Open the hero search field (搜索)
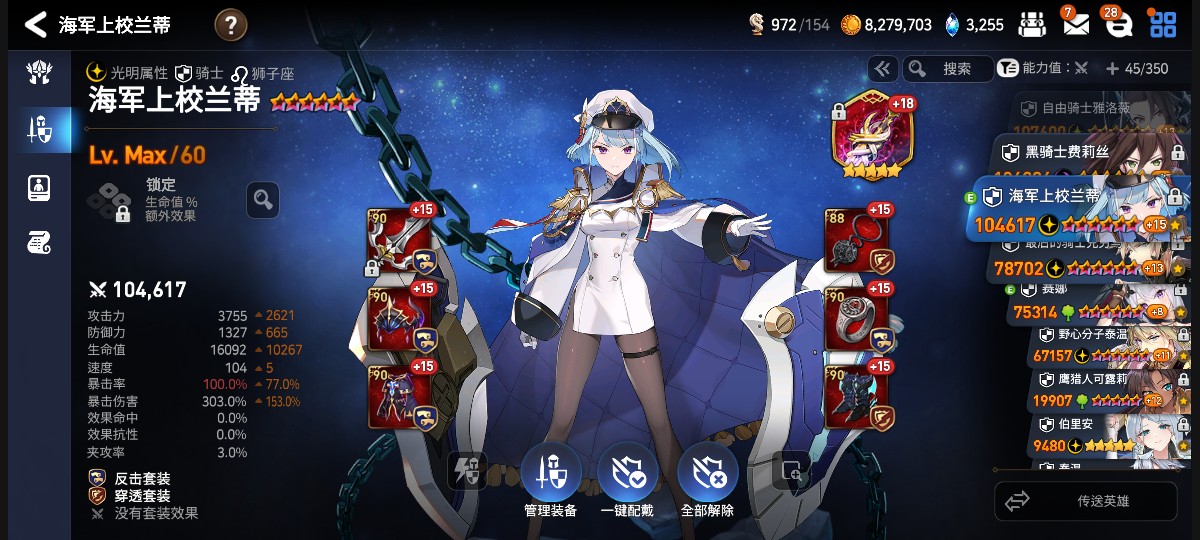Viewport: 1200px width, 540px height. click(948, 68)
